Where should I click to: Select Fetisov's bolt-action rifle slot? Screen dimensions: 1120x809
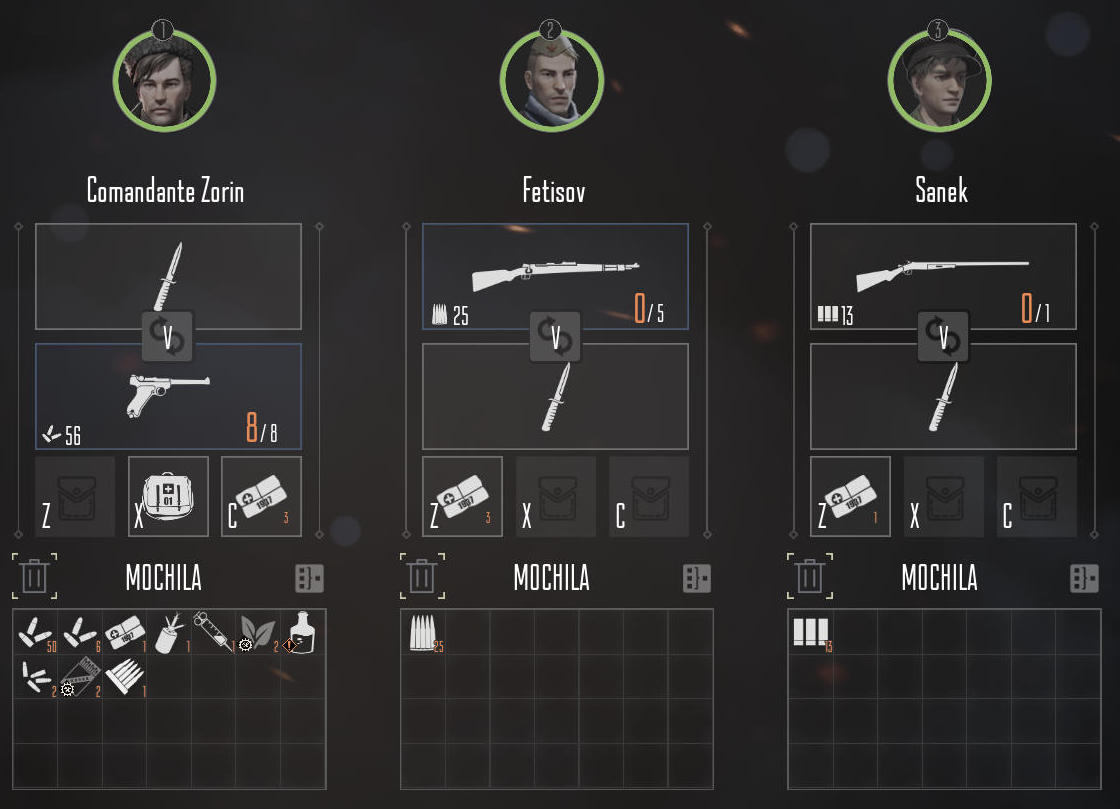(555, 276)
